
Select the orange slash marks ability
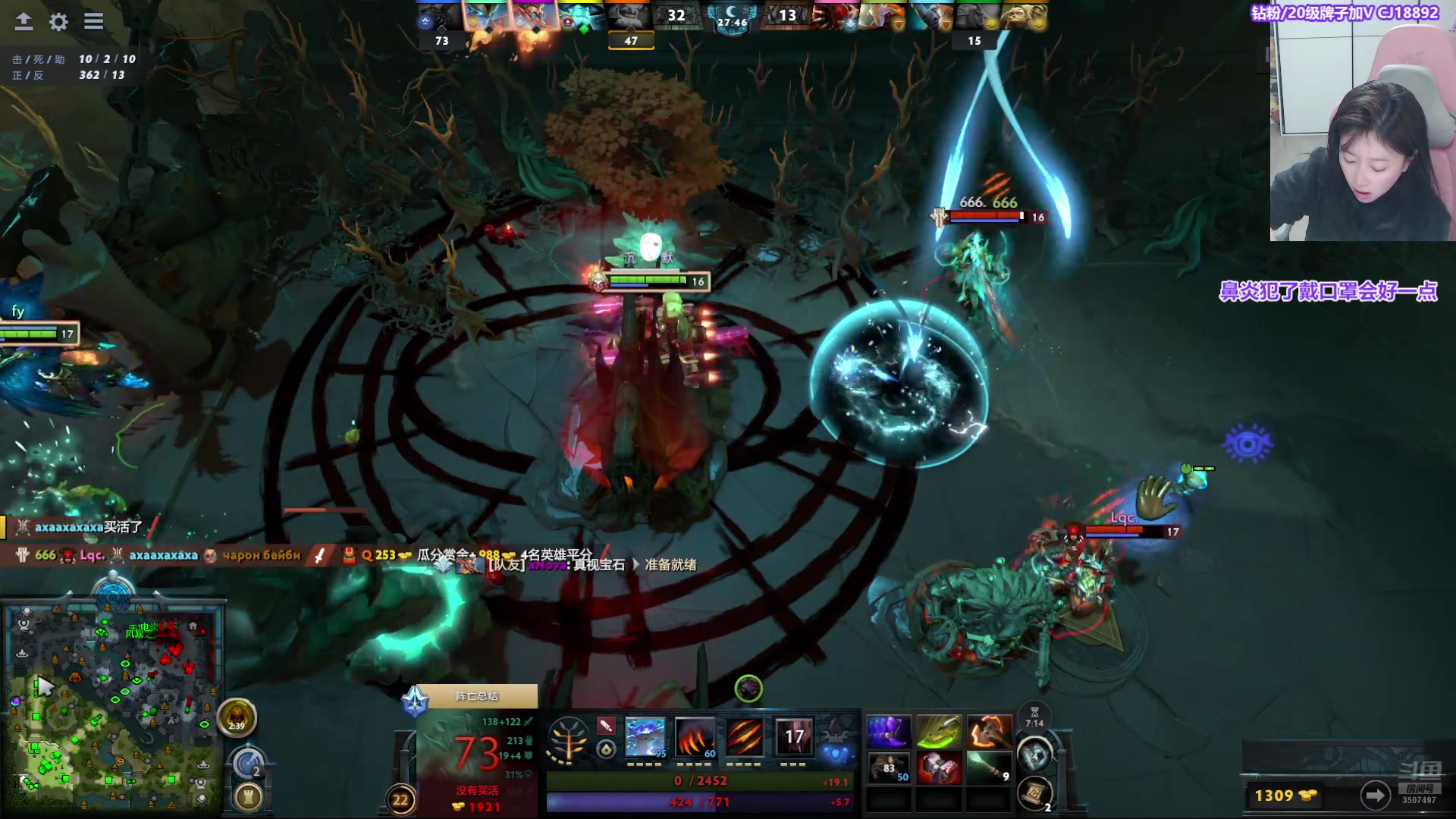click(745, 737)
